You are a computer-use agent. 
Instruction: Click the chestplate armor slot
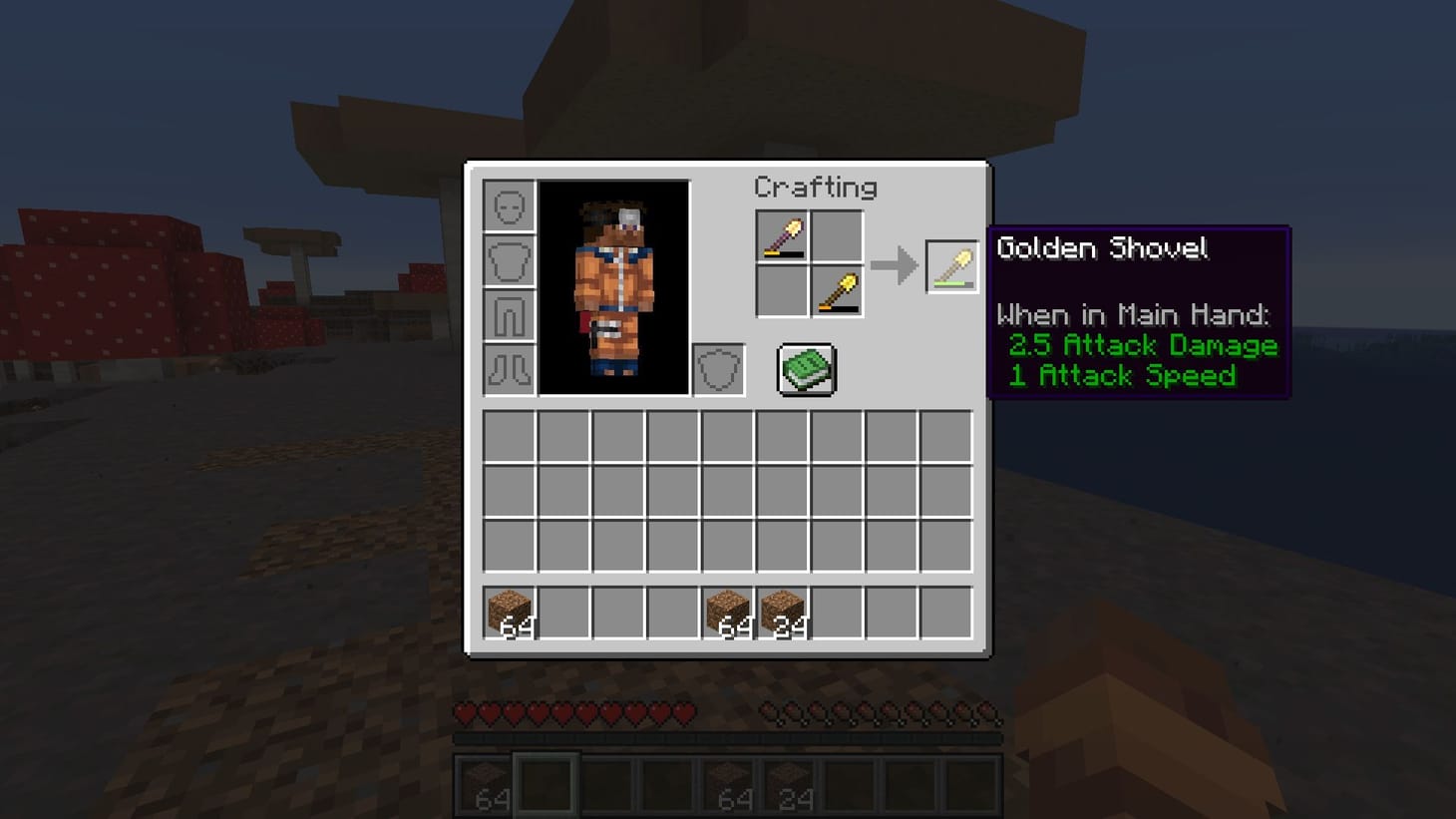click(x=510, y=261)
